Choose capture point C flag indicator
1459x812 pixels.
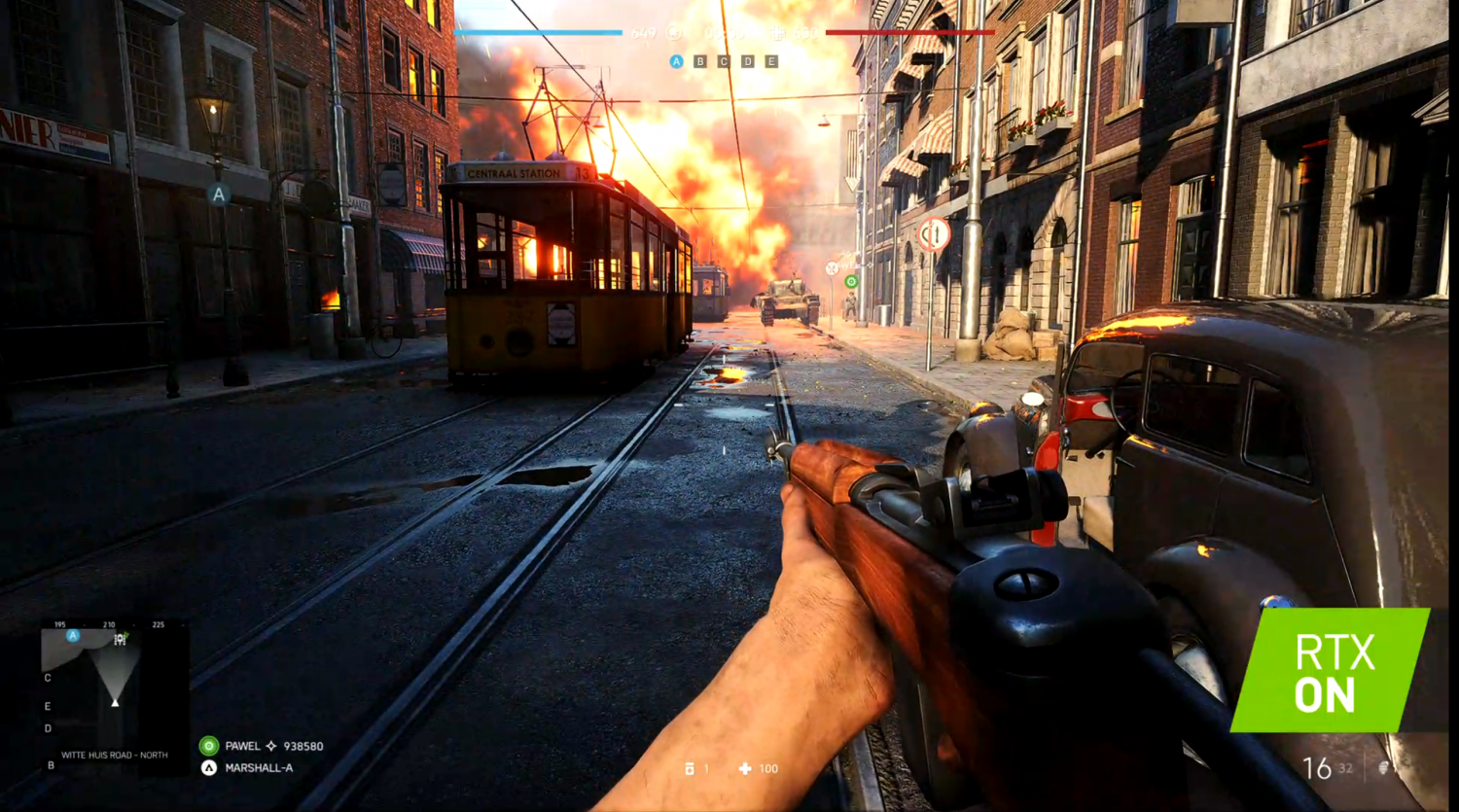(x=723, y=61)
